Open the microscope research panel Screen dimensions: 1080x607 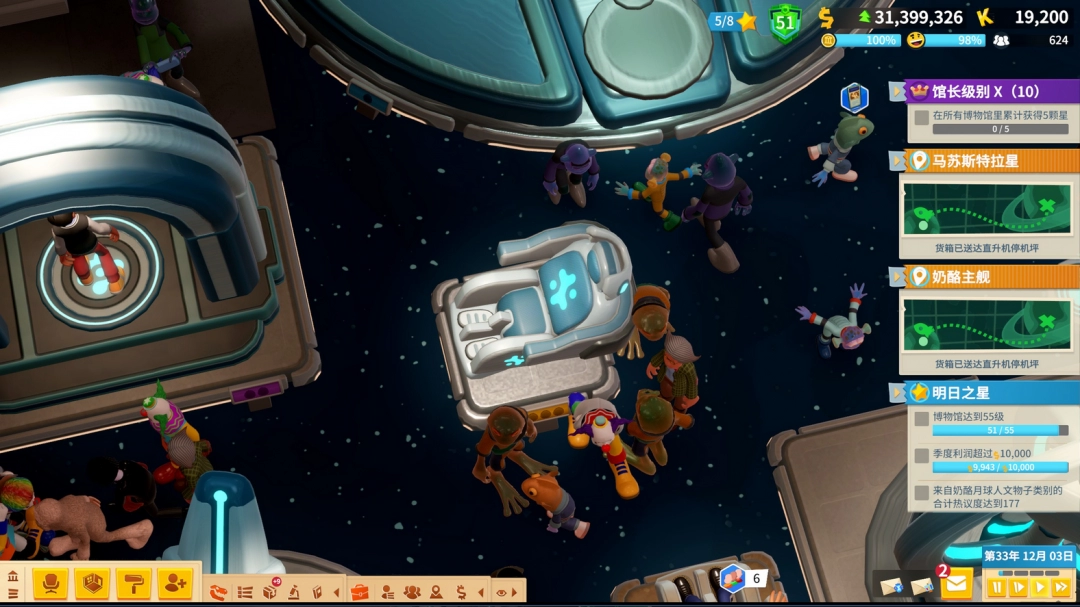(x=294, y=592)
